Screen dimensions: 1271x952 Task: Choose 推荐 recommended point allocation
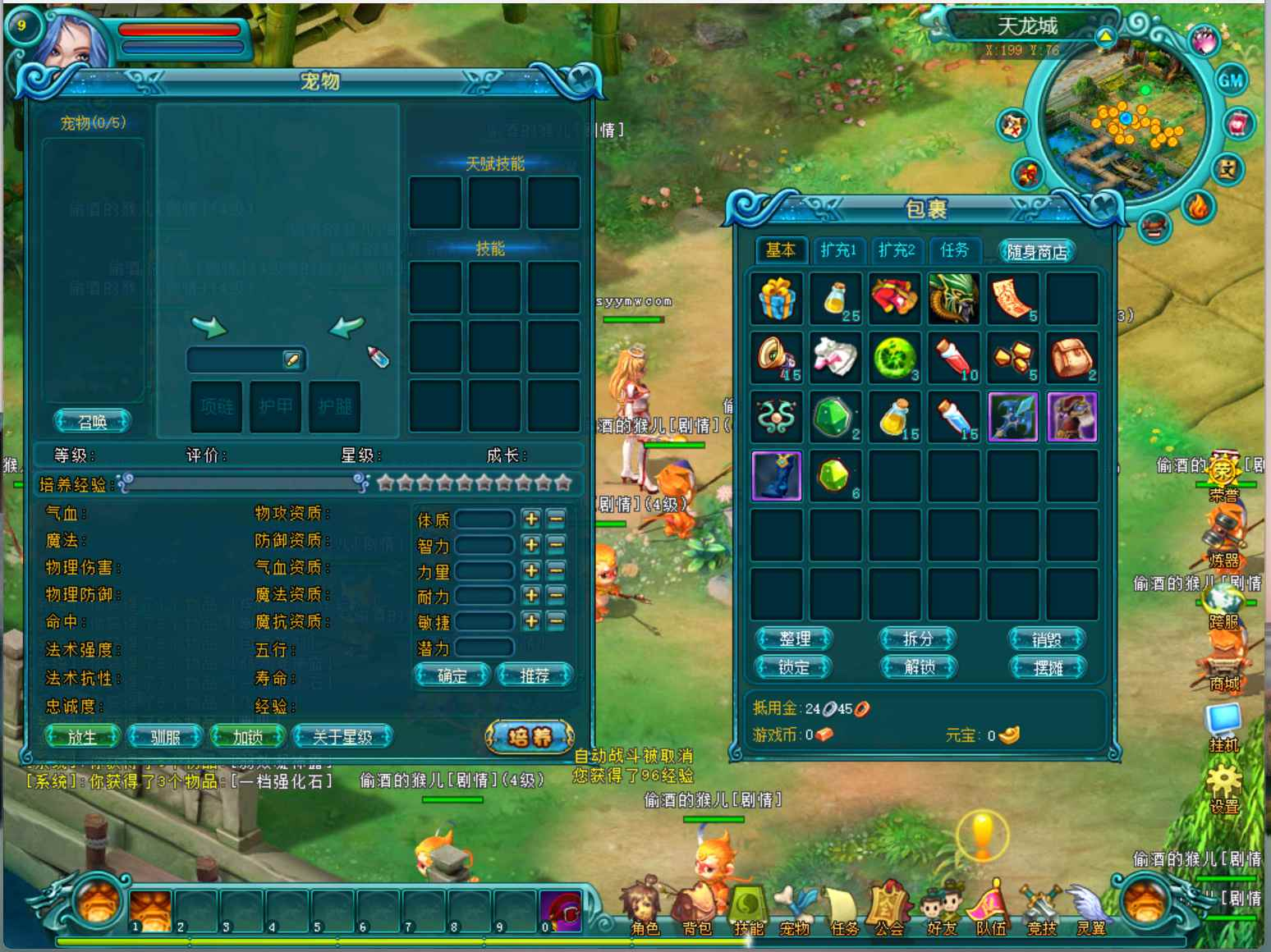[x=535, y=675]
